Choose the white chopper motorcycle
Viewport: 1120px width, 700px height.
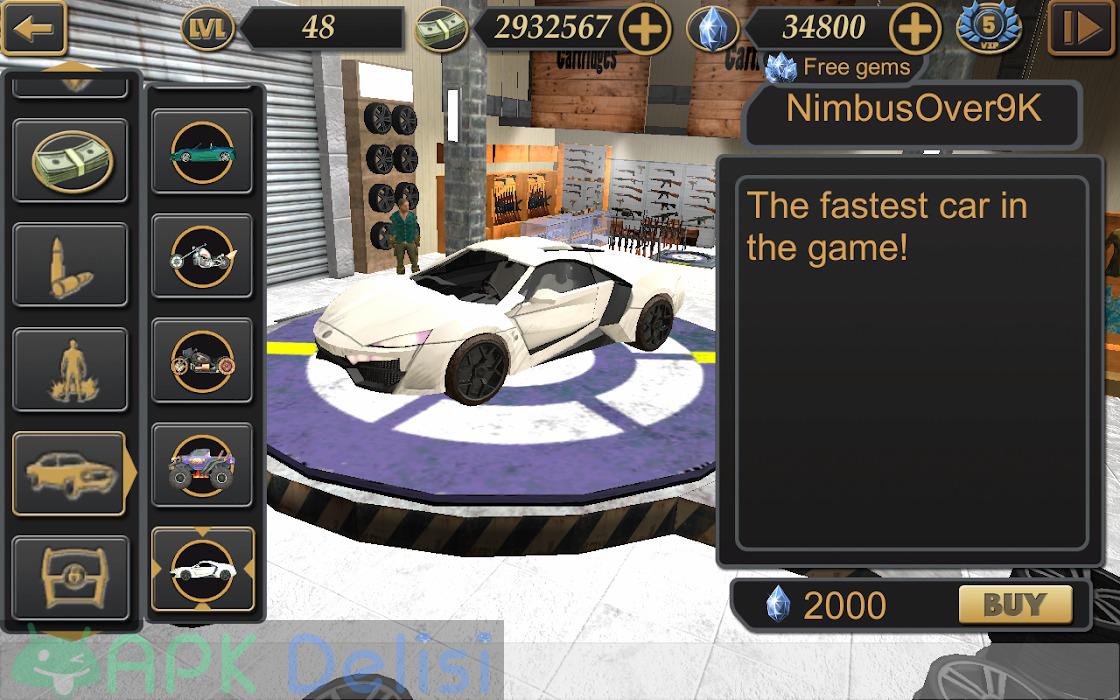[202, 255]
